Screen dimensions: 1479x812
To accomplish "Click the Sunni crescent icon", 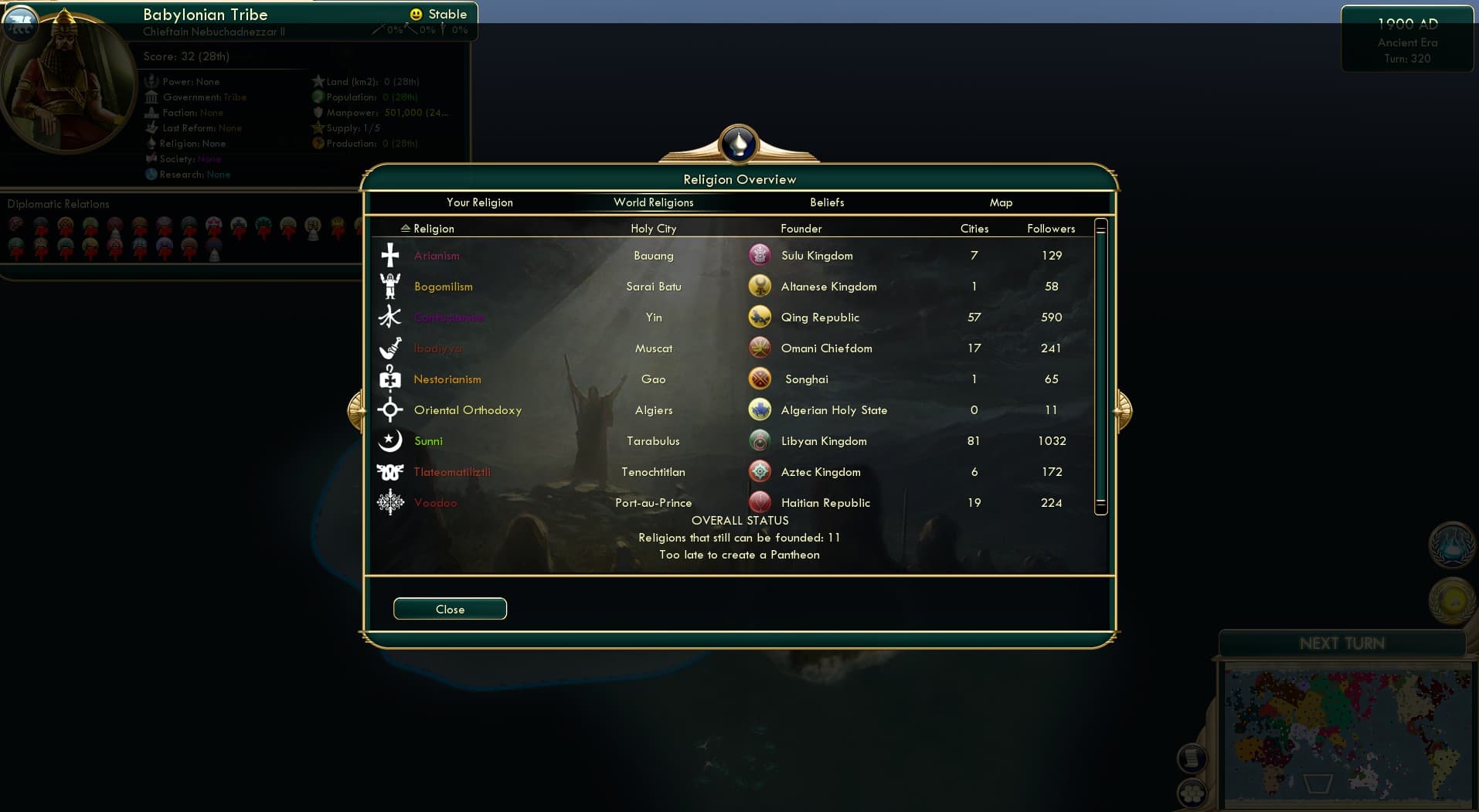I will coord(390,440).
